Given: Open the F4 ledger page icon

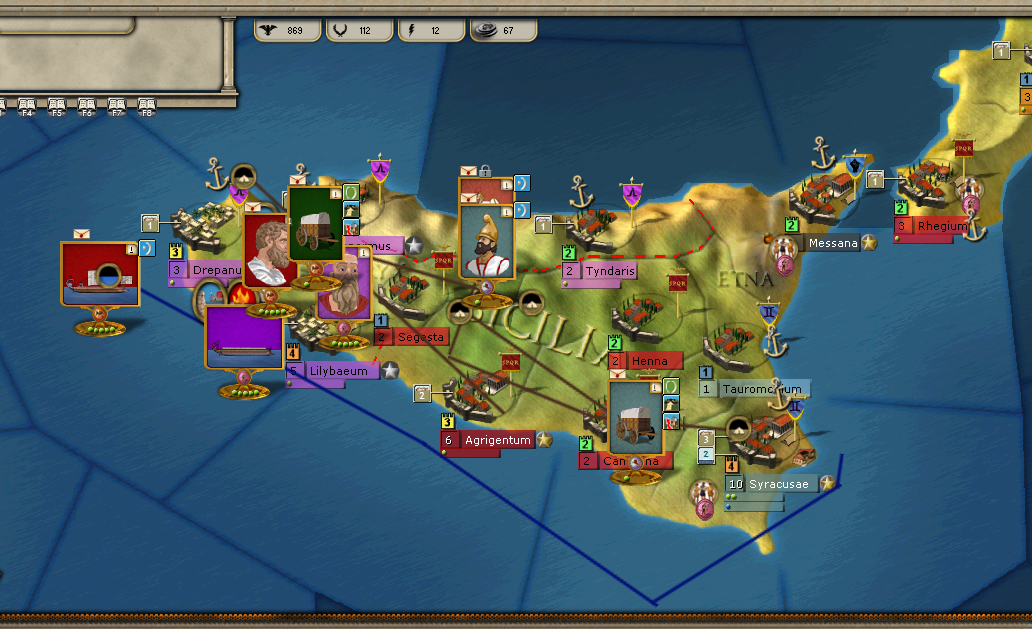Looking at the screenshot, I should point(27,105).
